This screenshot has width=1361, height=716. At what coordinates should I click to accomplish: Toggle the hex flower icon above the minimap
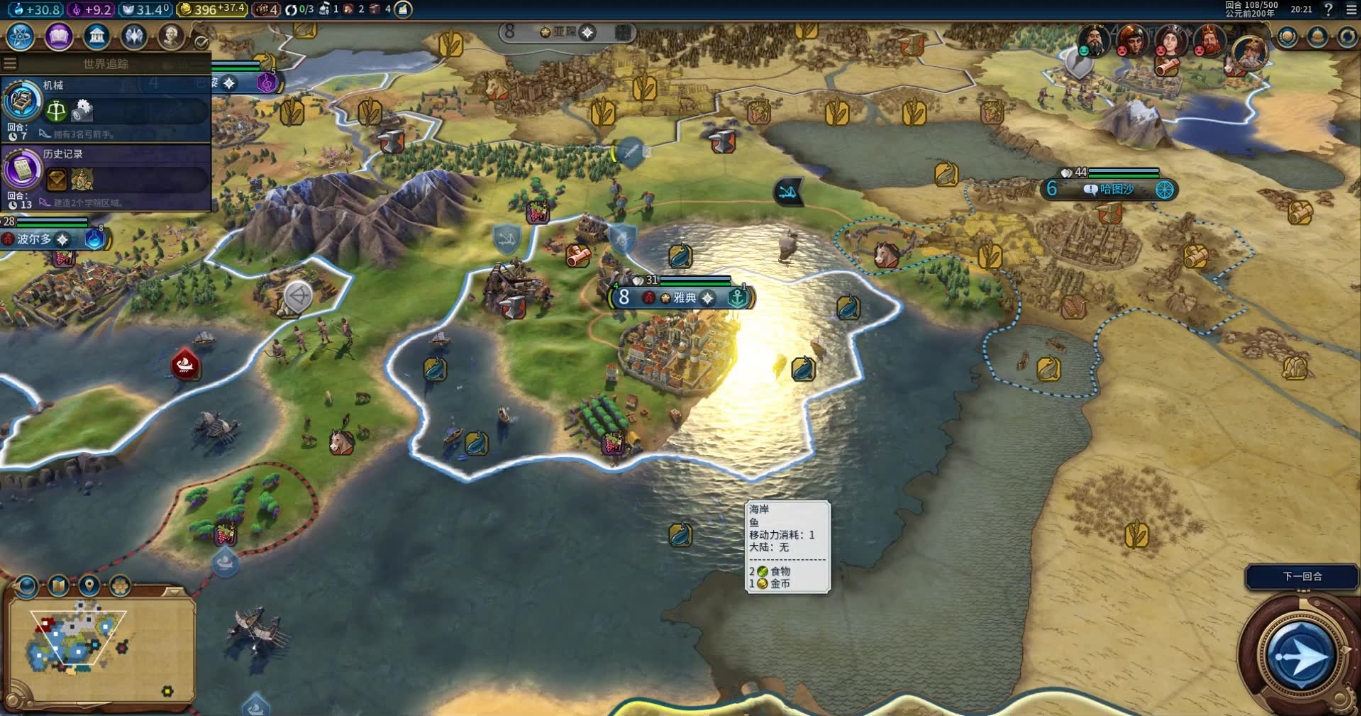pos(120,586)
